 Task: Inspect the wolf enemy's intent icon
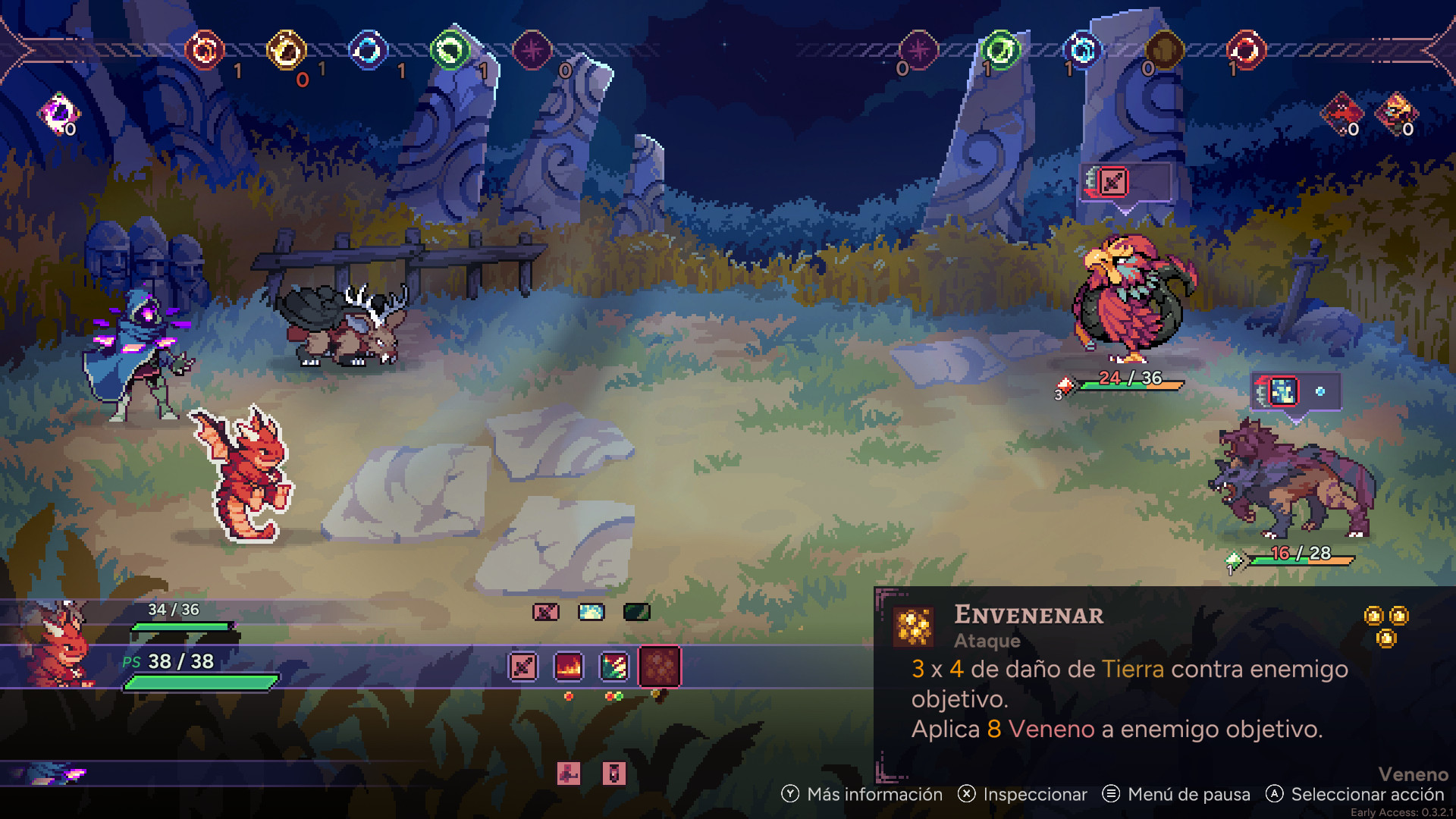click(1283, 392)
